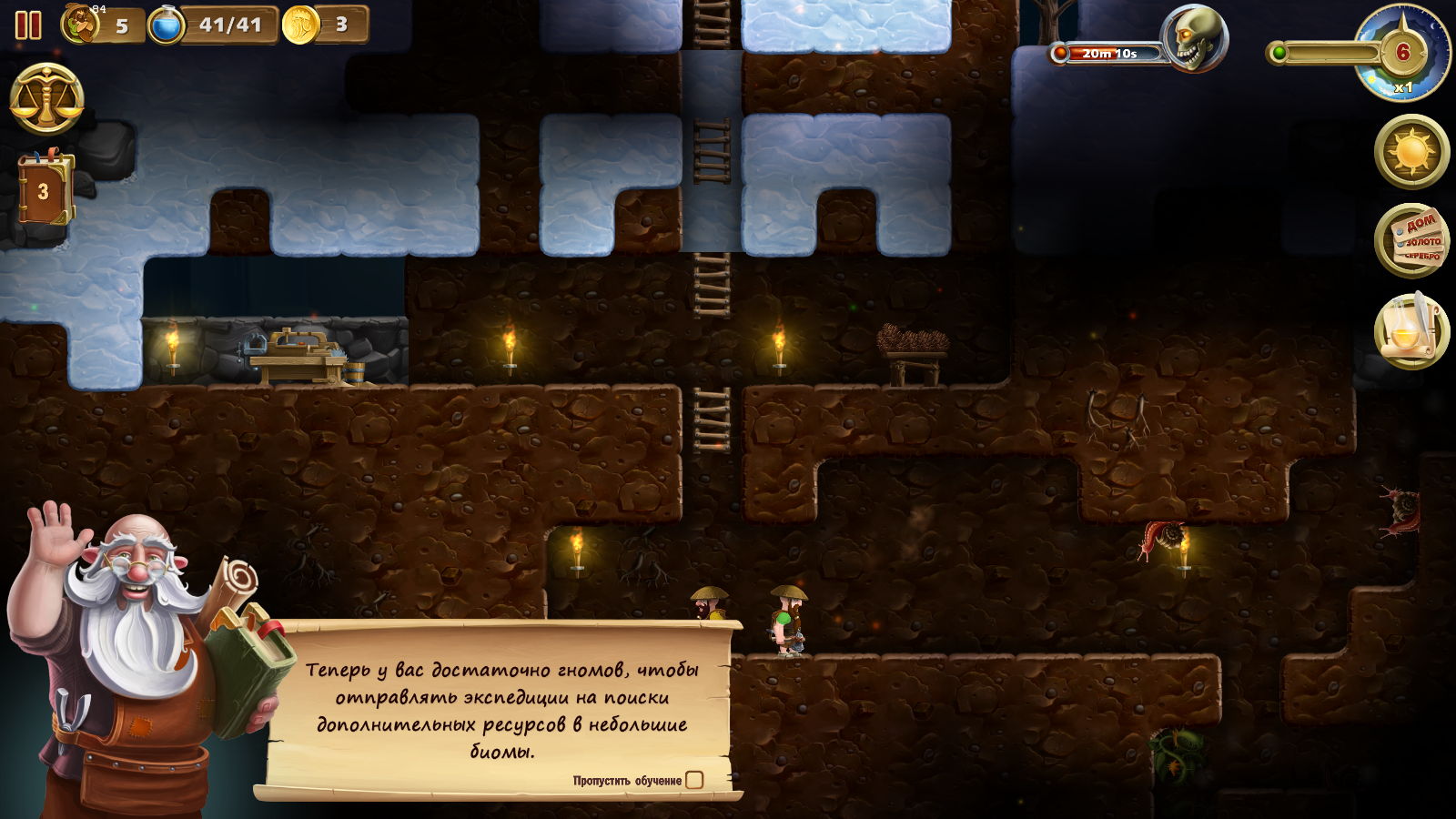Tick the skip tutorial checkbox
The height and width of the screenshot is (819, 1456).
click(x=694, y=780)
